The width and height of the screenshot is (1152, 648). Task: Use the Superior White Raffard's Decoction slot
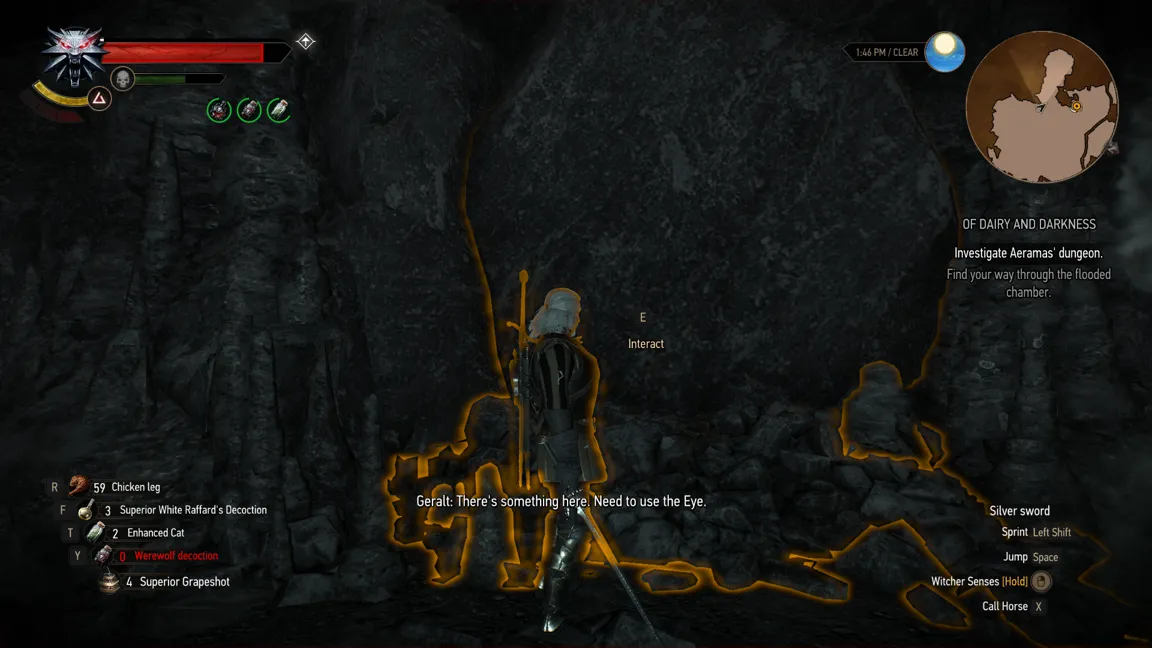click(192, 510)
